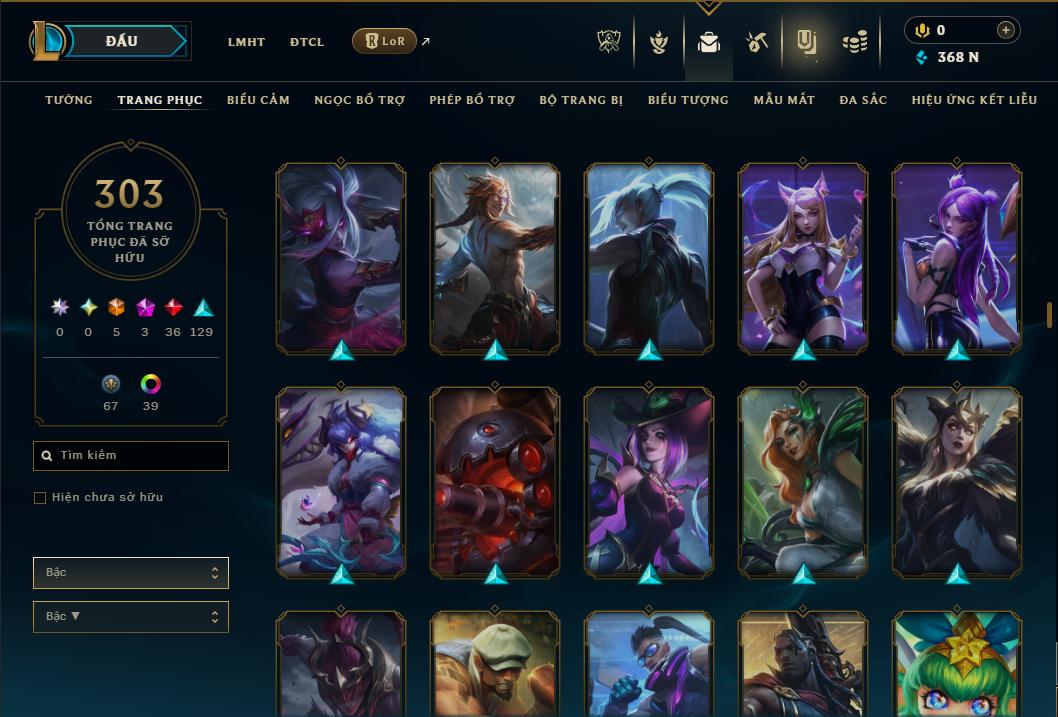Show the BỘ TRANG BỊ tab

pyautogui.click(x=581, y=100)
